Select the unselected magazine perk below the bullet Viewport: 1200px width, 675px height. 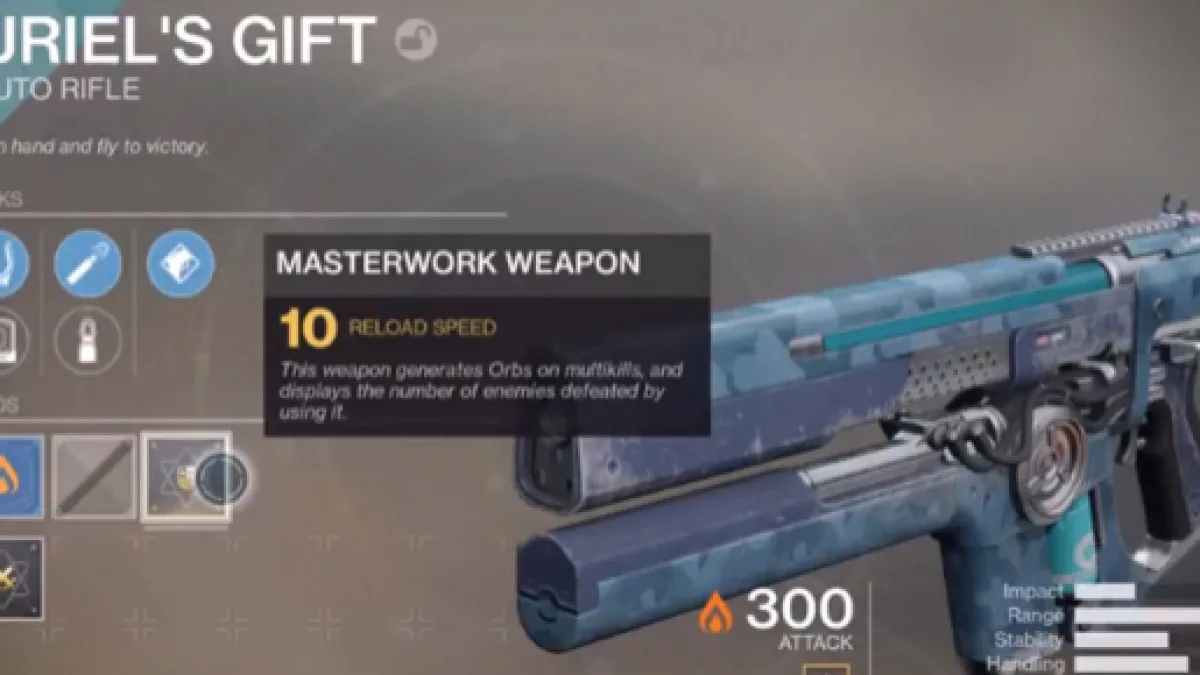pos(88,341)
